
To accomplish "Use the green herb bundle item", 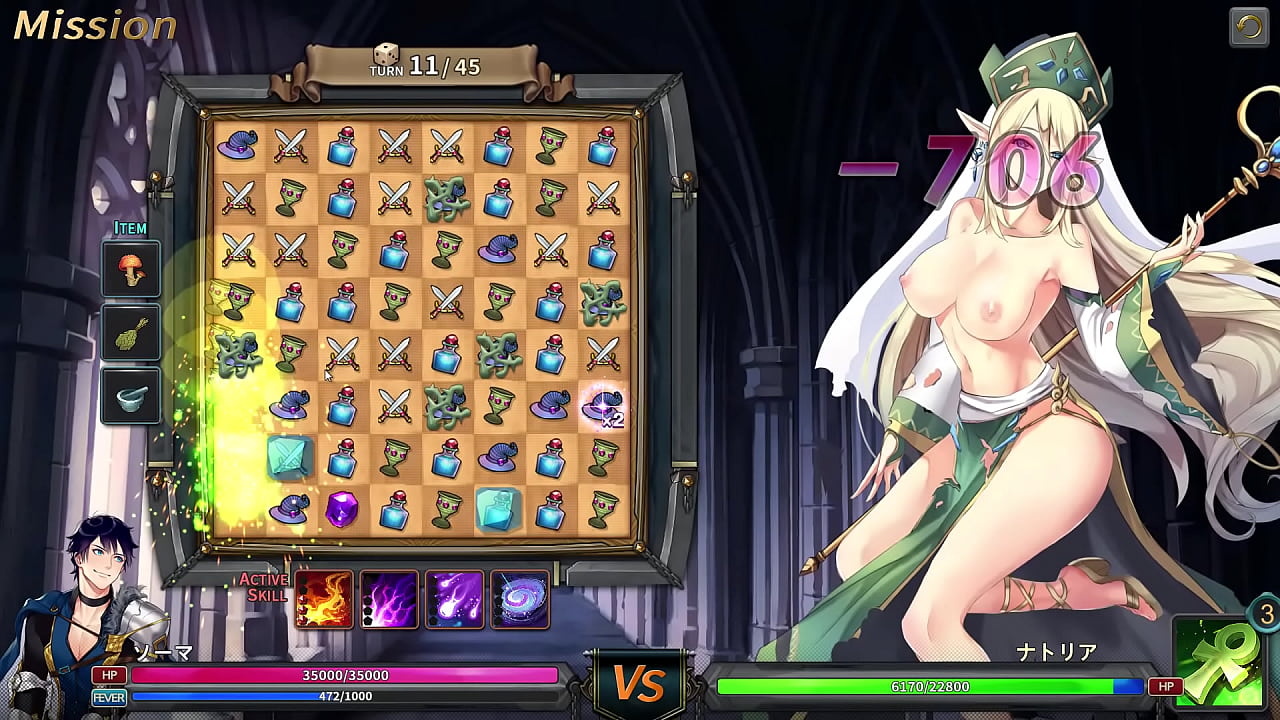I will coord(131,333).
